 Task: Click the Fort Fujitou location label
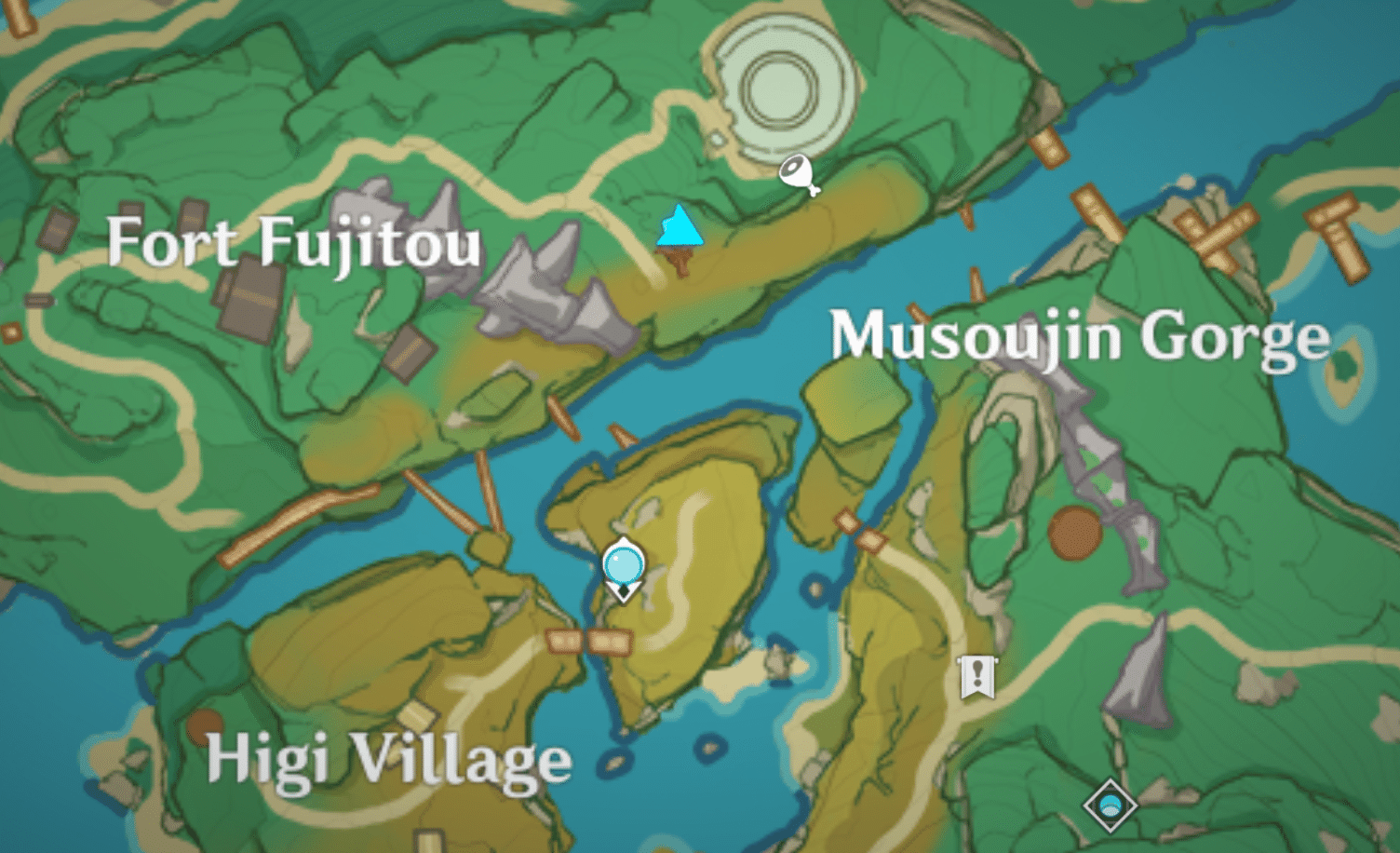point(296,244)
